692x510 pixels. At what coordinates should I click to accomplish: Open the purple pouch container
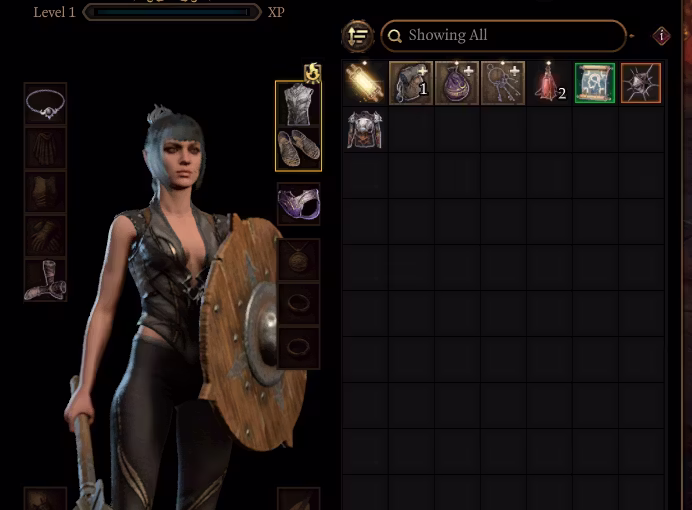click(456, 83)
